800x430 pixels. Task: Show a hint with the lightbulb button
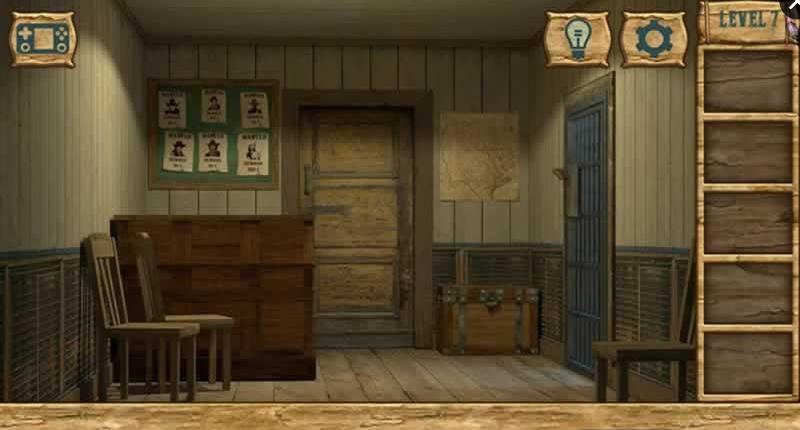pos(576,39)
